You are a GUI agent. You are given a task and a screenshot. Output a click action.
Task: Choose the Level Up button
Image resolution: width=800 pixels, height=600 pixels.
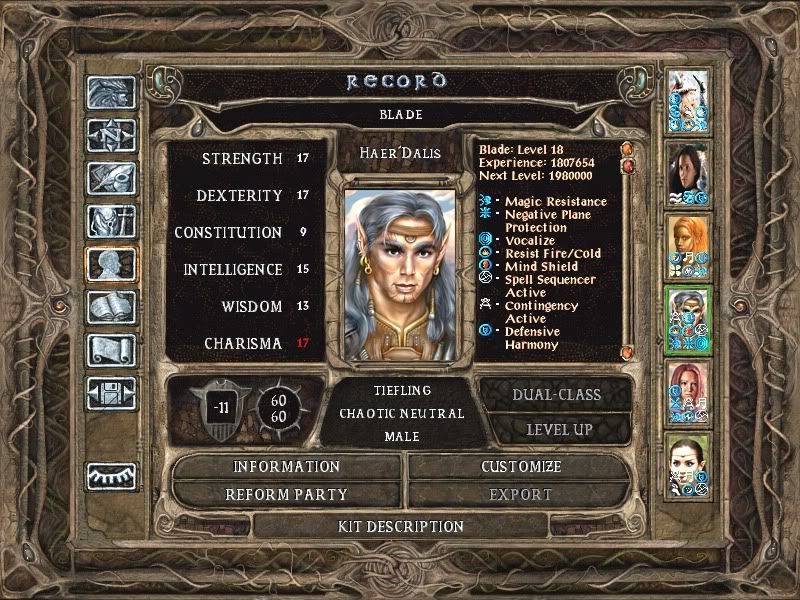coord(555,429)
